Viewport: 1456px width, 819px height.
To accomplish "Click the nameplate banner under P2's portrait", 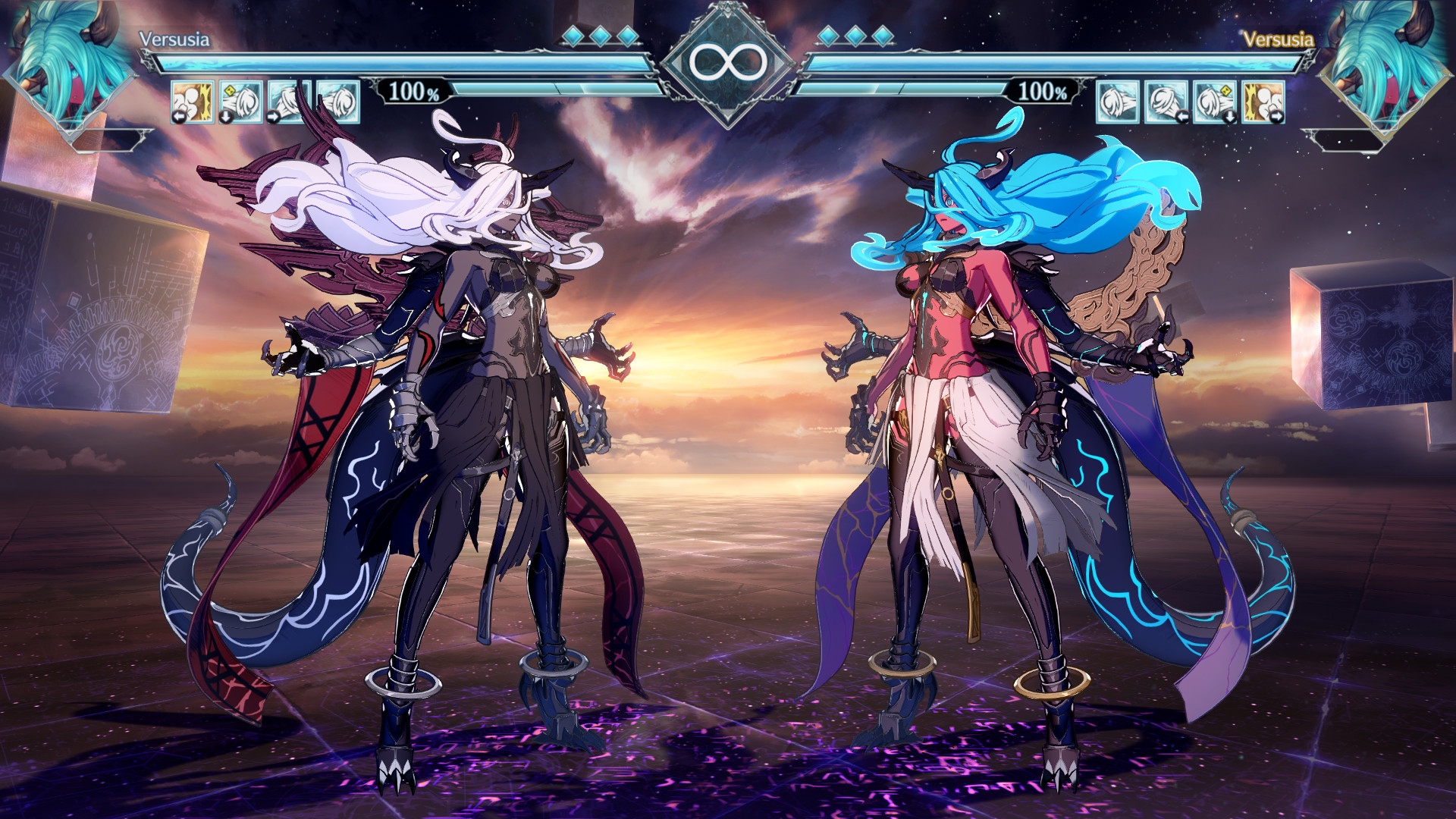I will [1342, 139].
